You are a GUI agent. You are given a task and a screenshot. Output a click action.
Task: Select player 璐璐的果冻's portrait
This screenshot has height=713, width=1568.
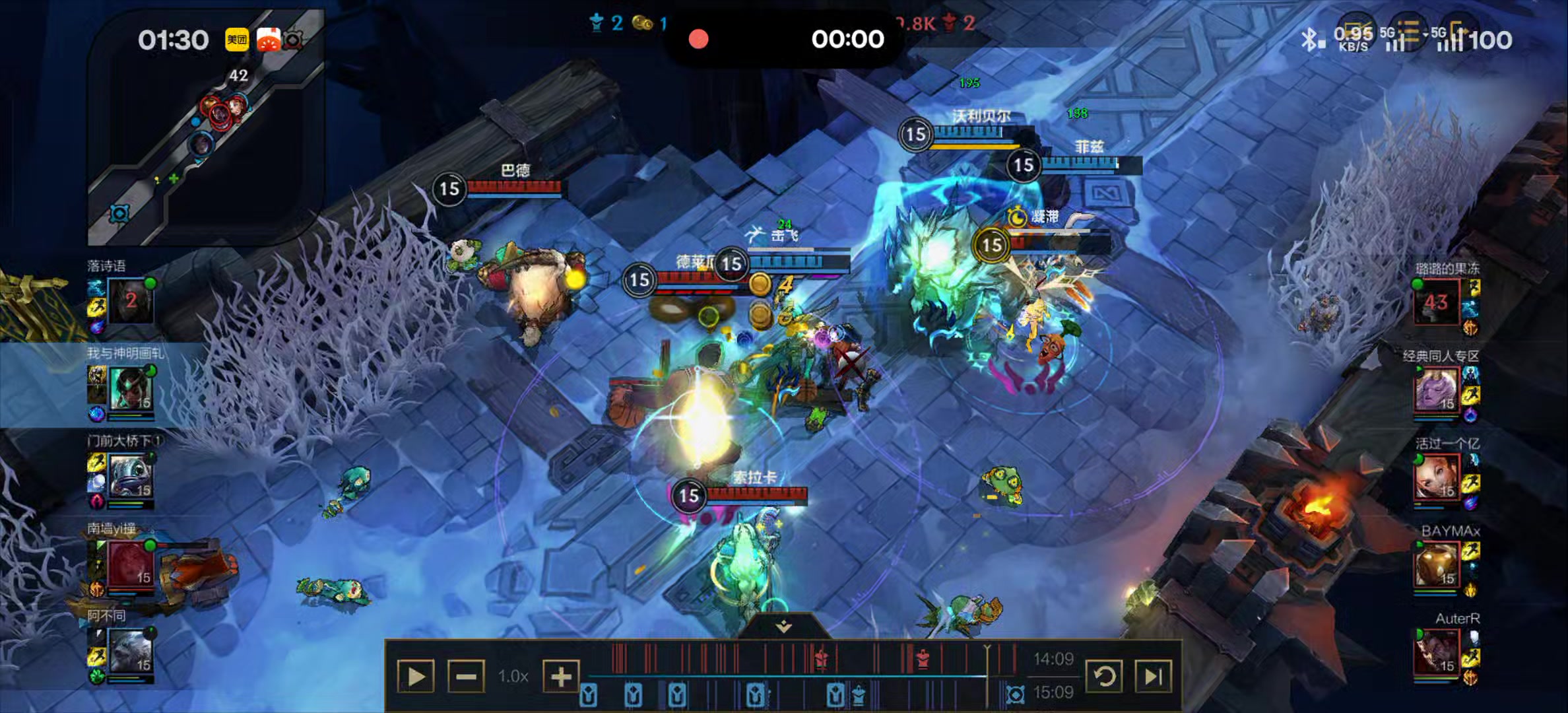[x=1436, y=302]
